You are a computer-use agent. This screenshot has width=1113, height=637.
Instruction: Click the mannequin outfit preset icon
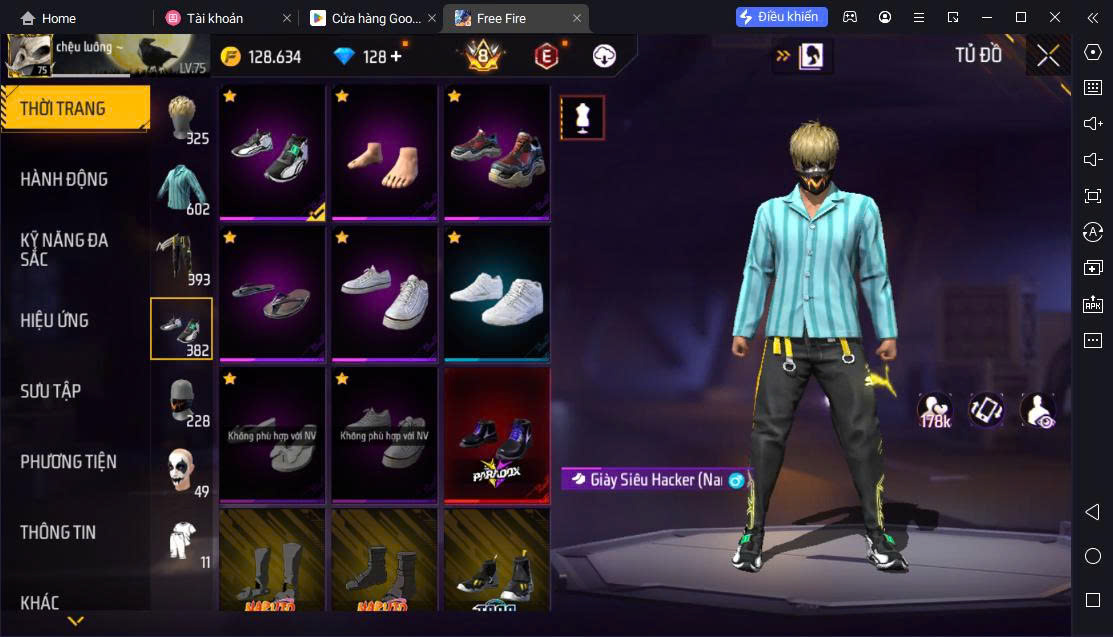pos(582,118)
